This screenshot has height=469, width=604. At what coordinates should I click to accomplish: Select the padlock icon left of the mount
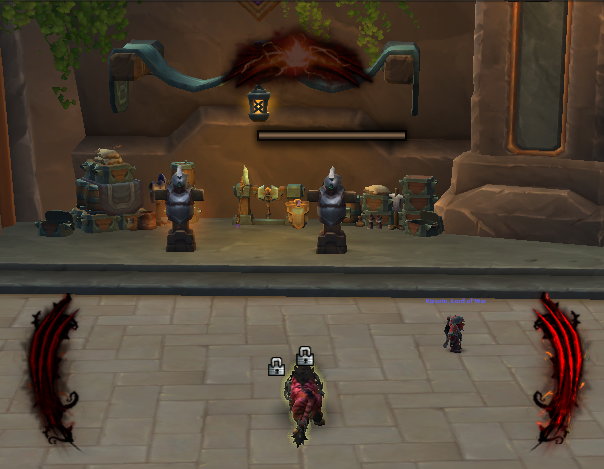click(x=276, y=367)
